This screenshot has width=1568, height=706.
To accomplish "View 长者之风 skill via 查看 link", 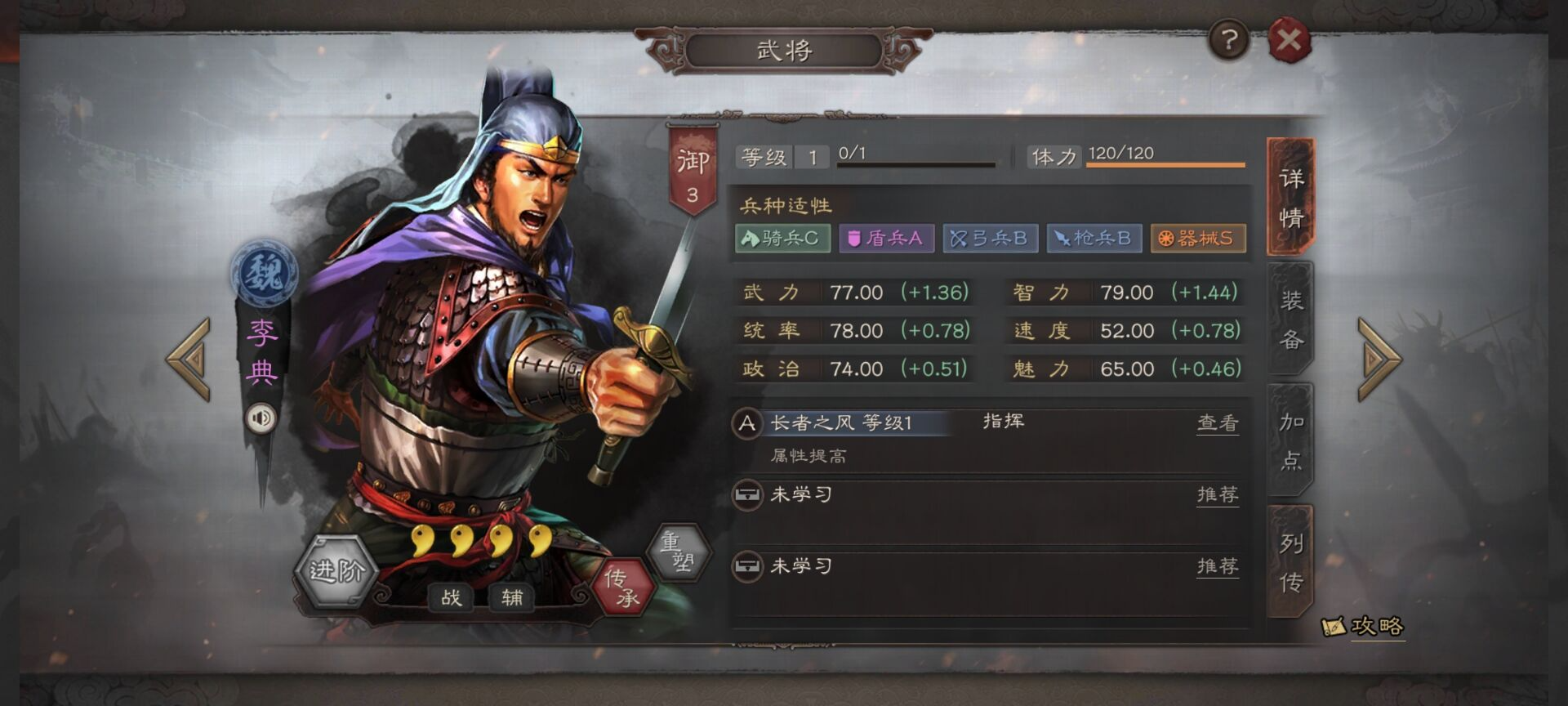I will 1217,423.
